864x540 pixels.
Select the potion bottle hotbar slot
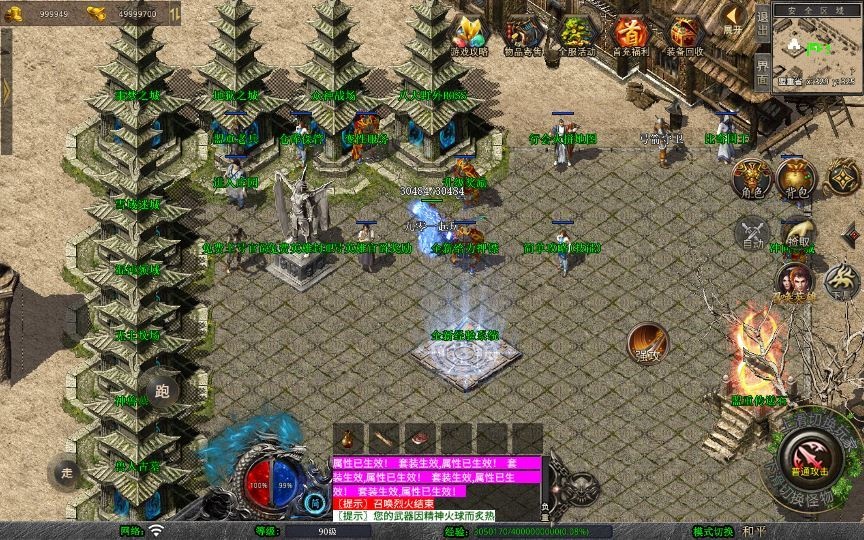coord(347,439)
